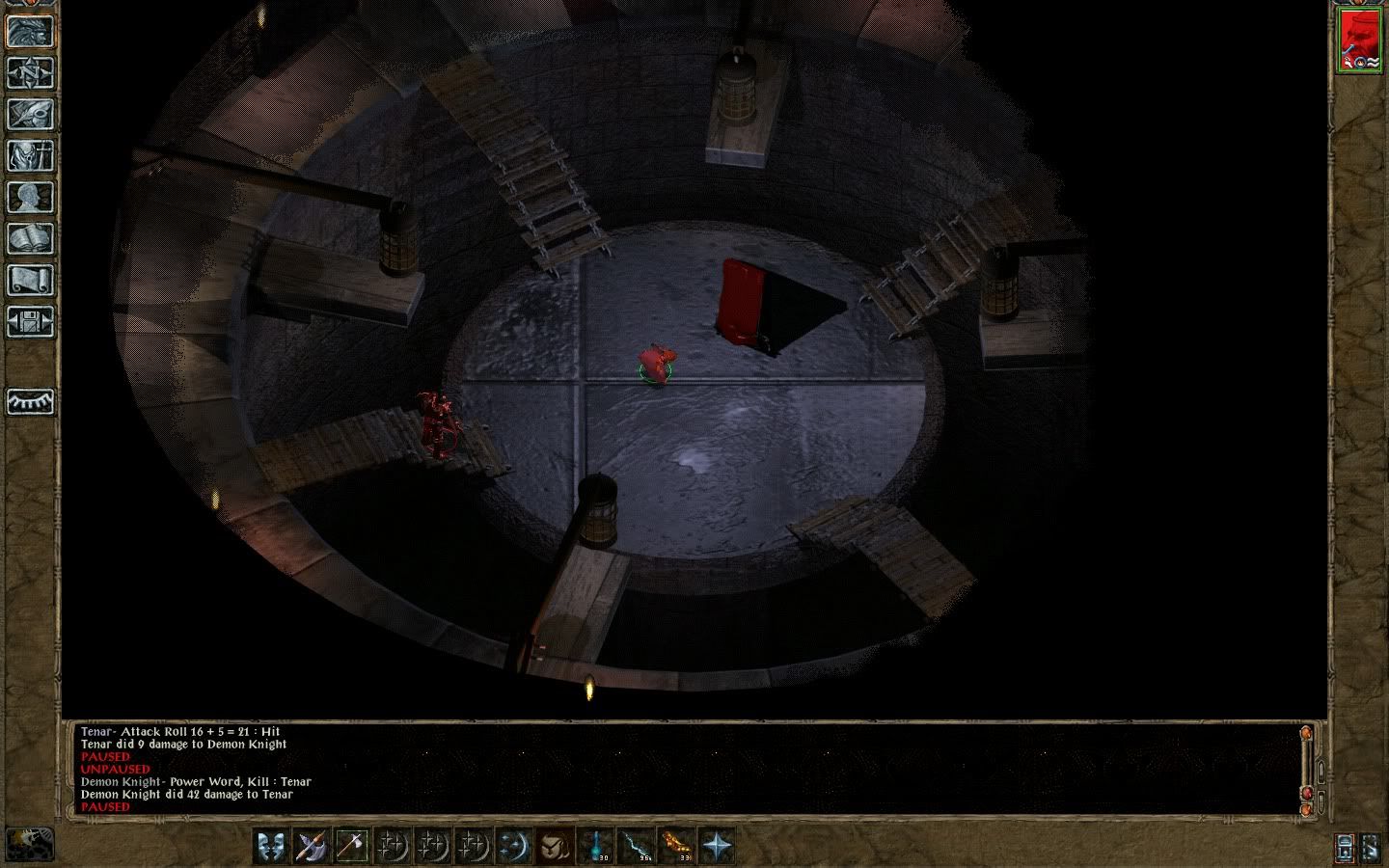The width and height of the screenshot is (1389, 868).
Task: Open the journal with quill icon
Action: (31, 114)
